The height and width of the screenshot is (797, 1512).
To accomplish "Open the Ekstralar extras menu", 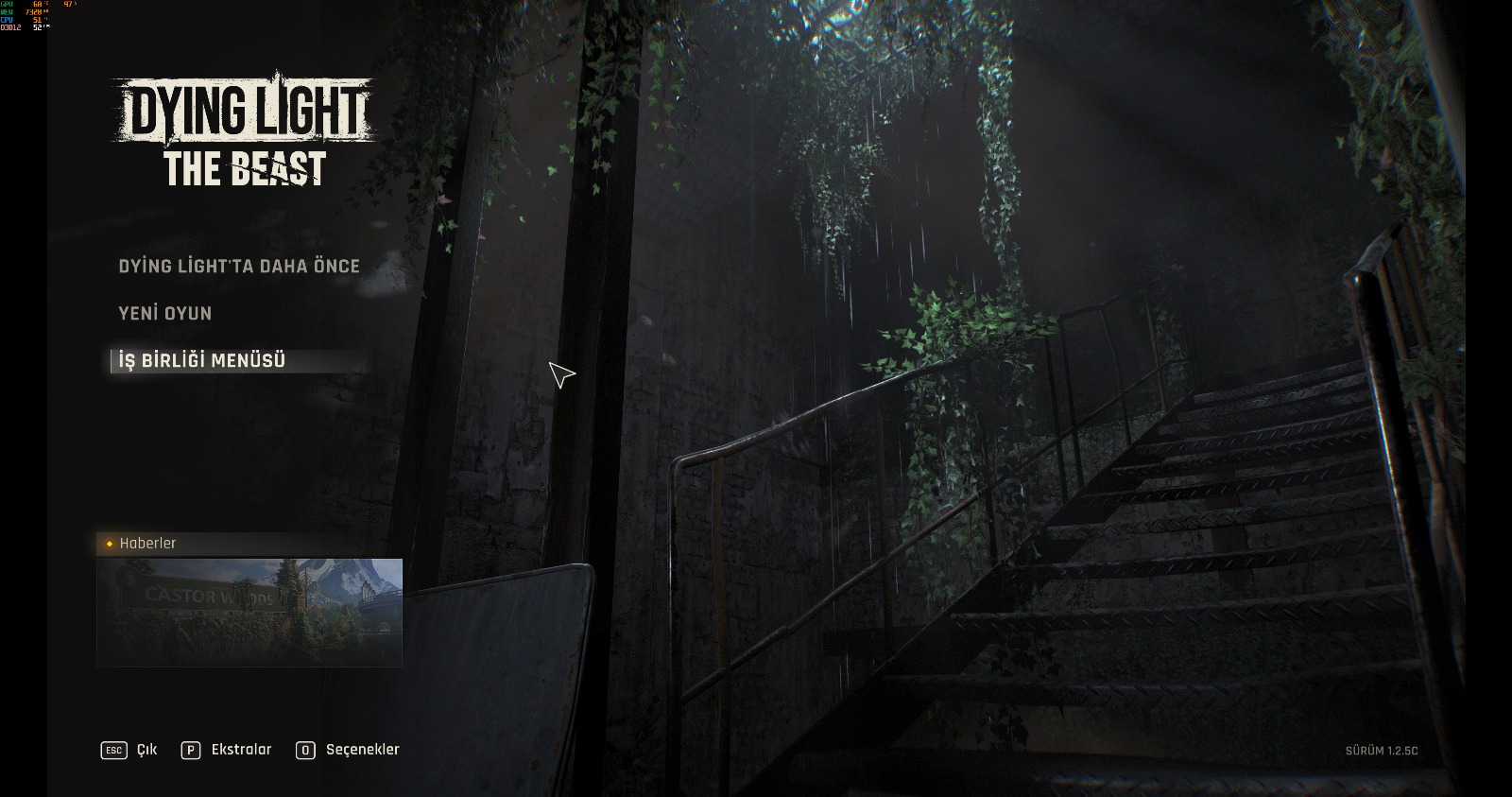I will [x=227, y=750].
